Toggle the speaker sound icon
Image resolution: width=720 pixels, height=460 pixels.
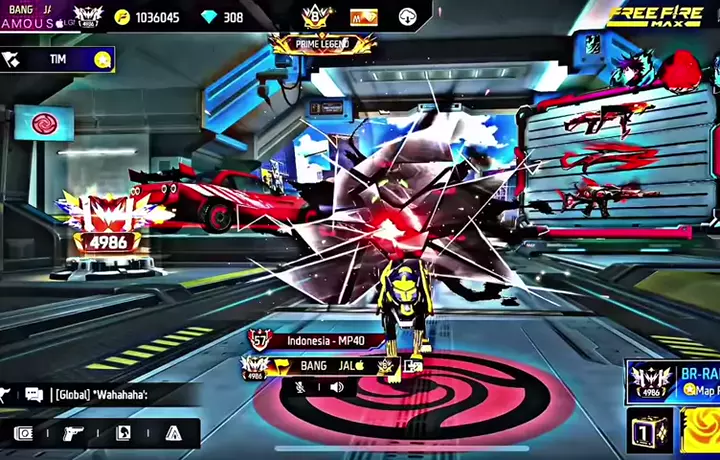336,386
